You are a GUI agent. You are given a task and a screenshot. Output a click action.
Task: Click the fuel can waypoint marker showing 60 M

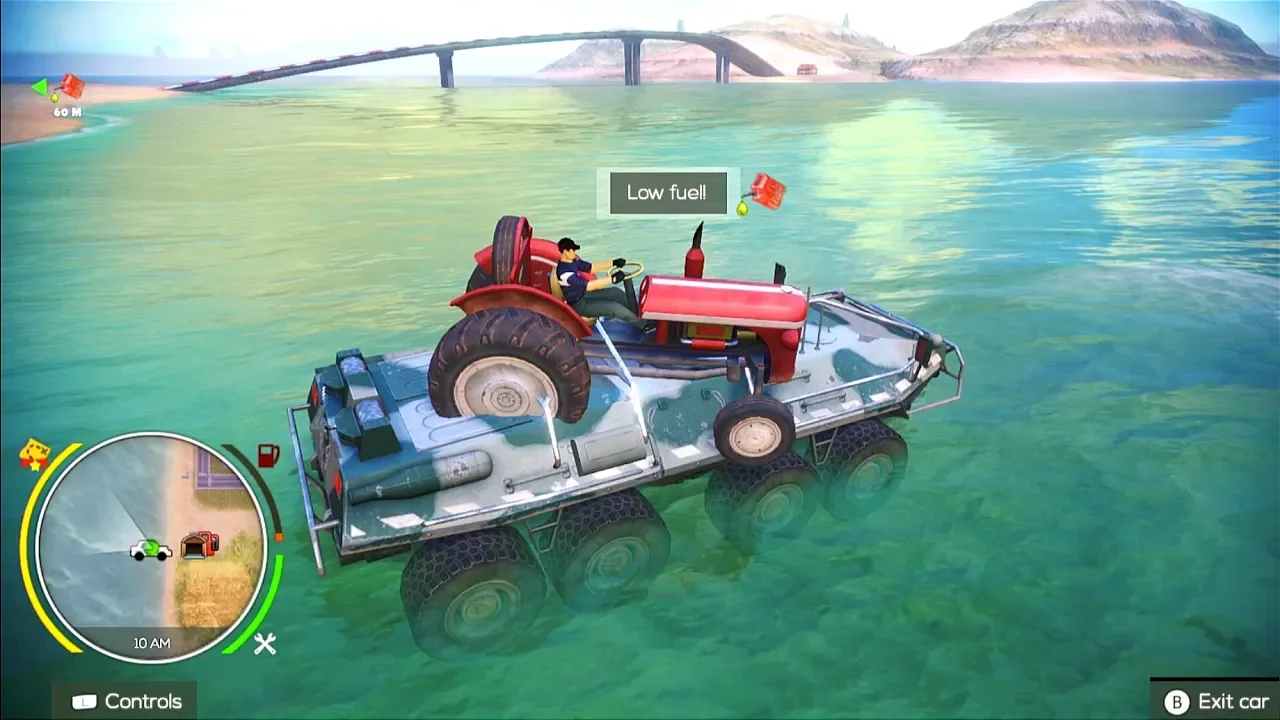pos(68,88)
